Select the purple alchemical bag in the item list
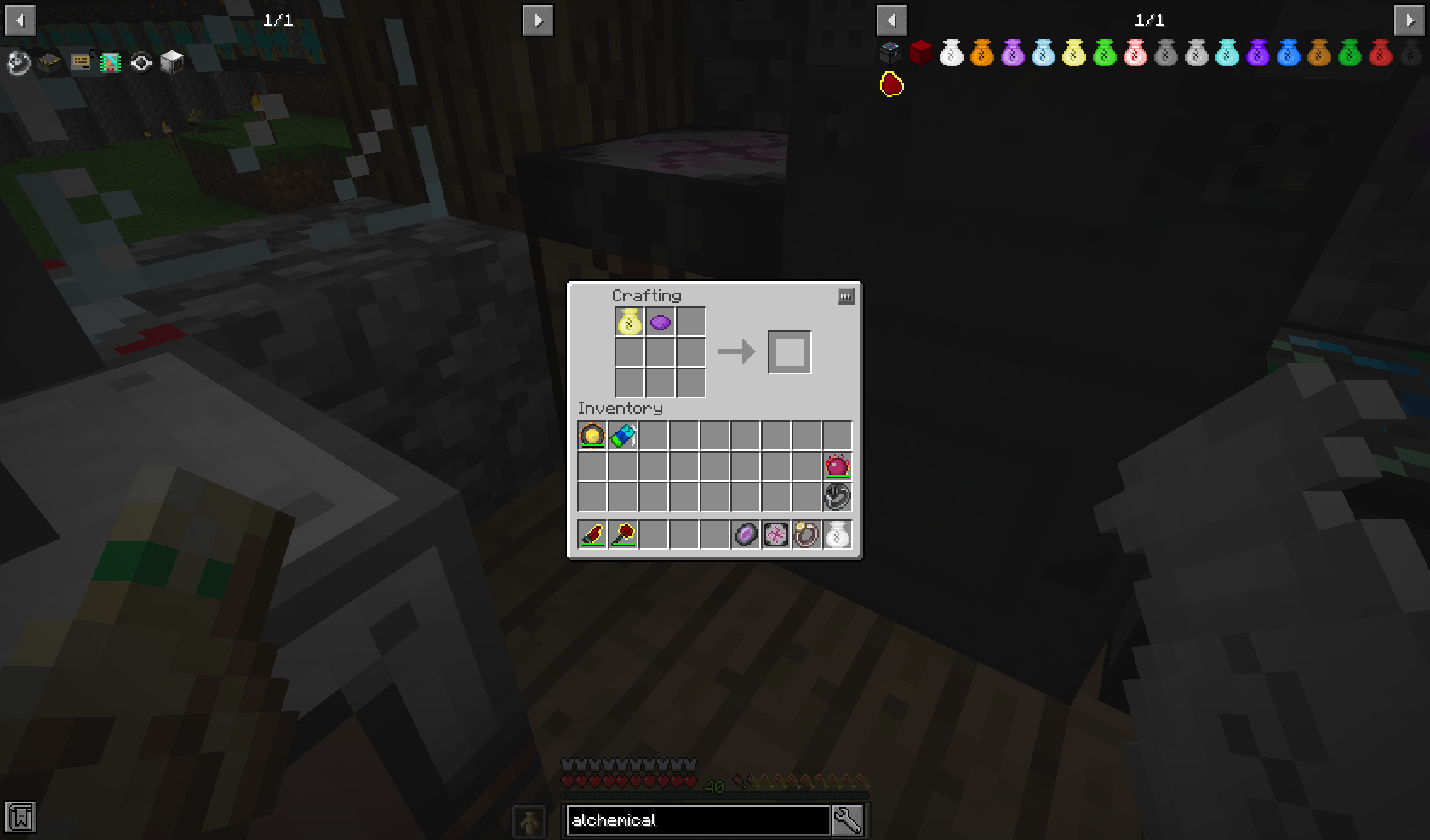 [1257, 55]
